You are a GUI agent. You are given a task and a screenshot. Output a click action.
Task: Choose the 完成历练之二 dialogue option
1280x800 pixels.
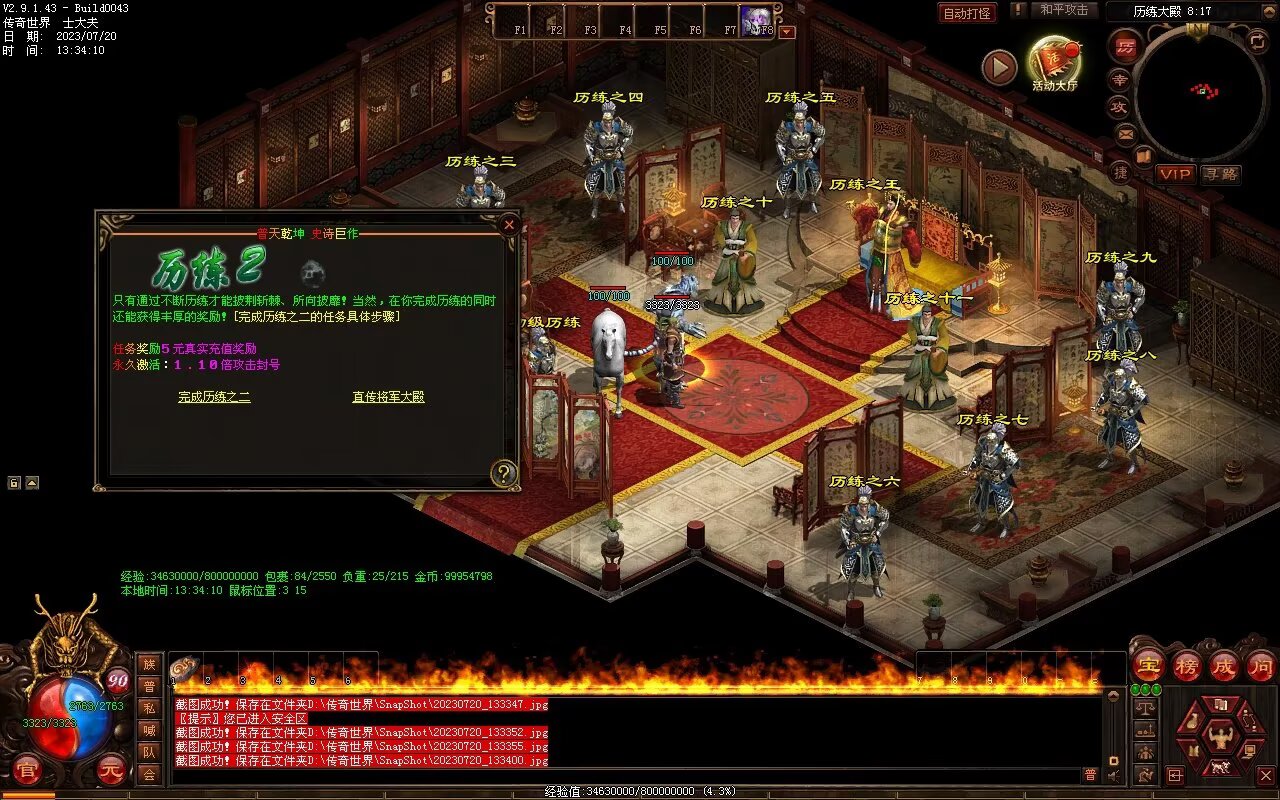point(214,397)
